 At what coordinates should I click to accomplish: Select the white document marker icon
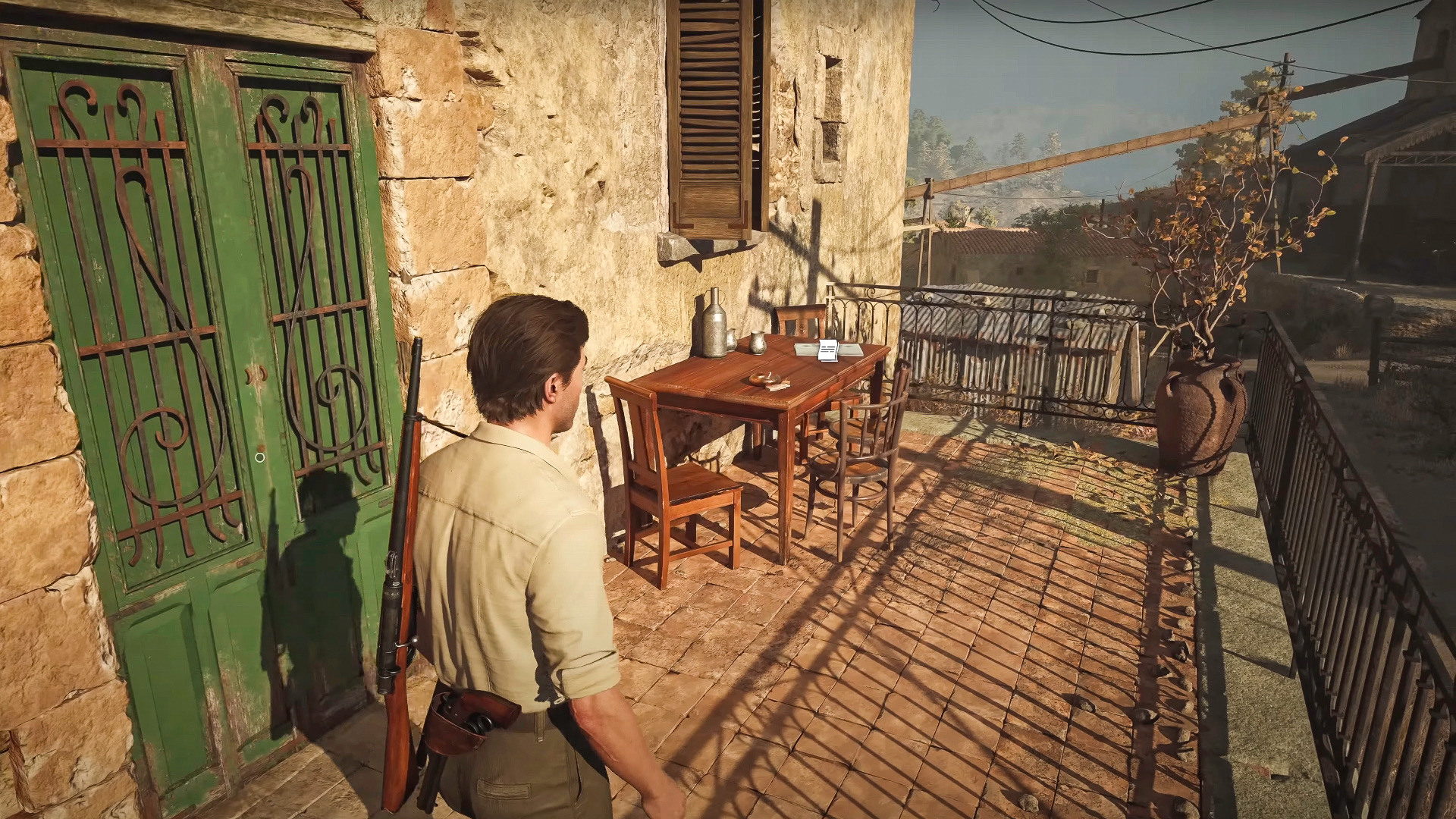click(827, 351)
